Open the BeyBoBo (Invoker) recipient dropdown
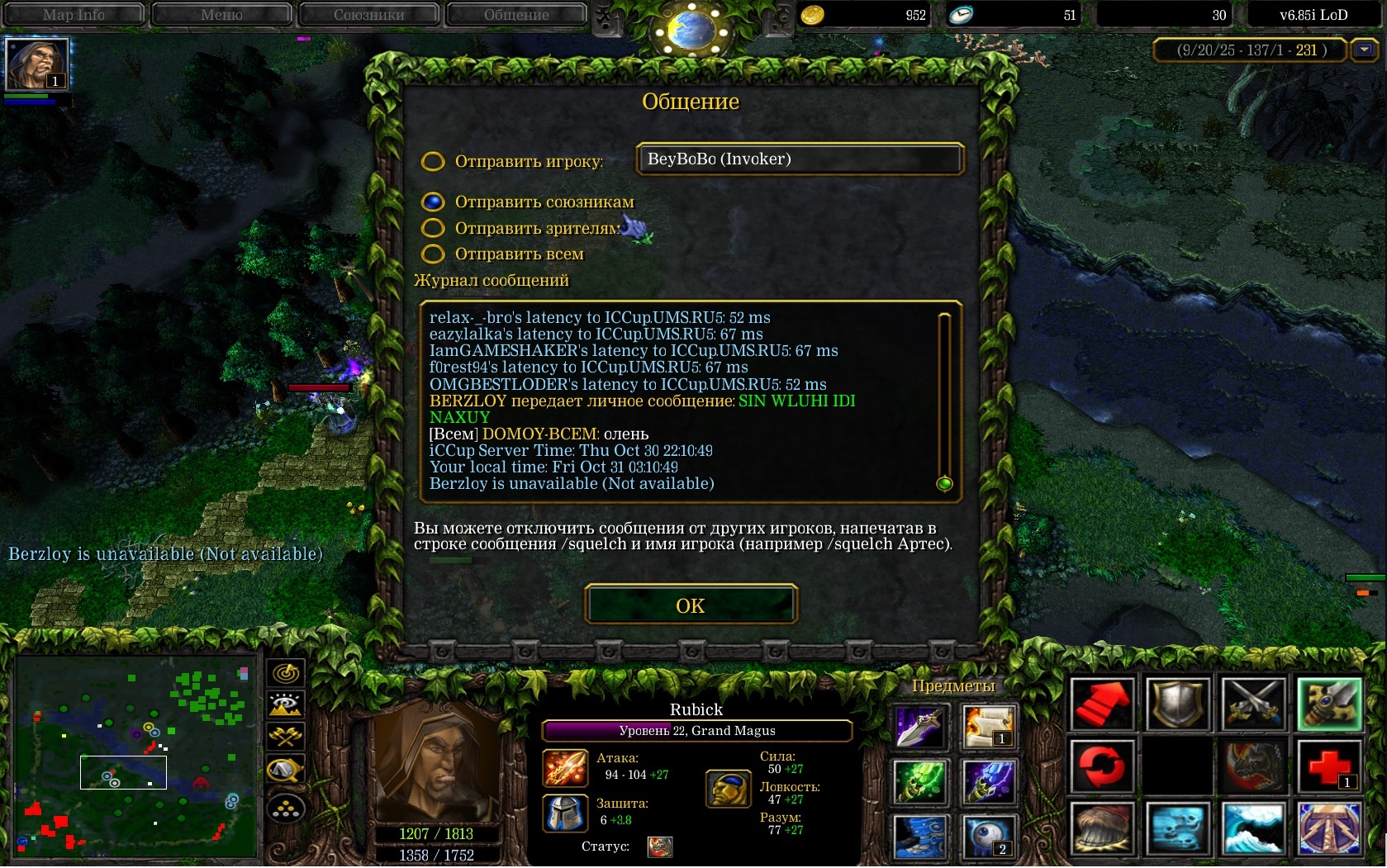Screen dimensions: 1387x868 tap(800, 159)
